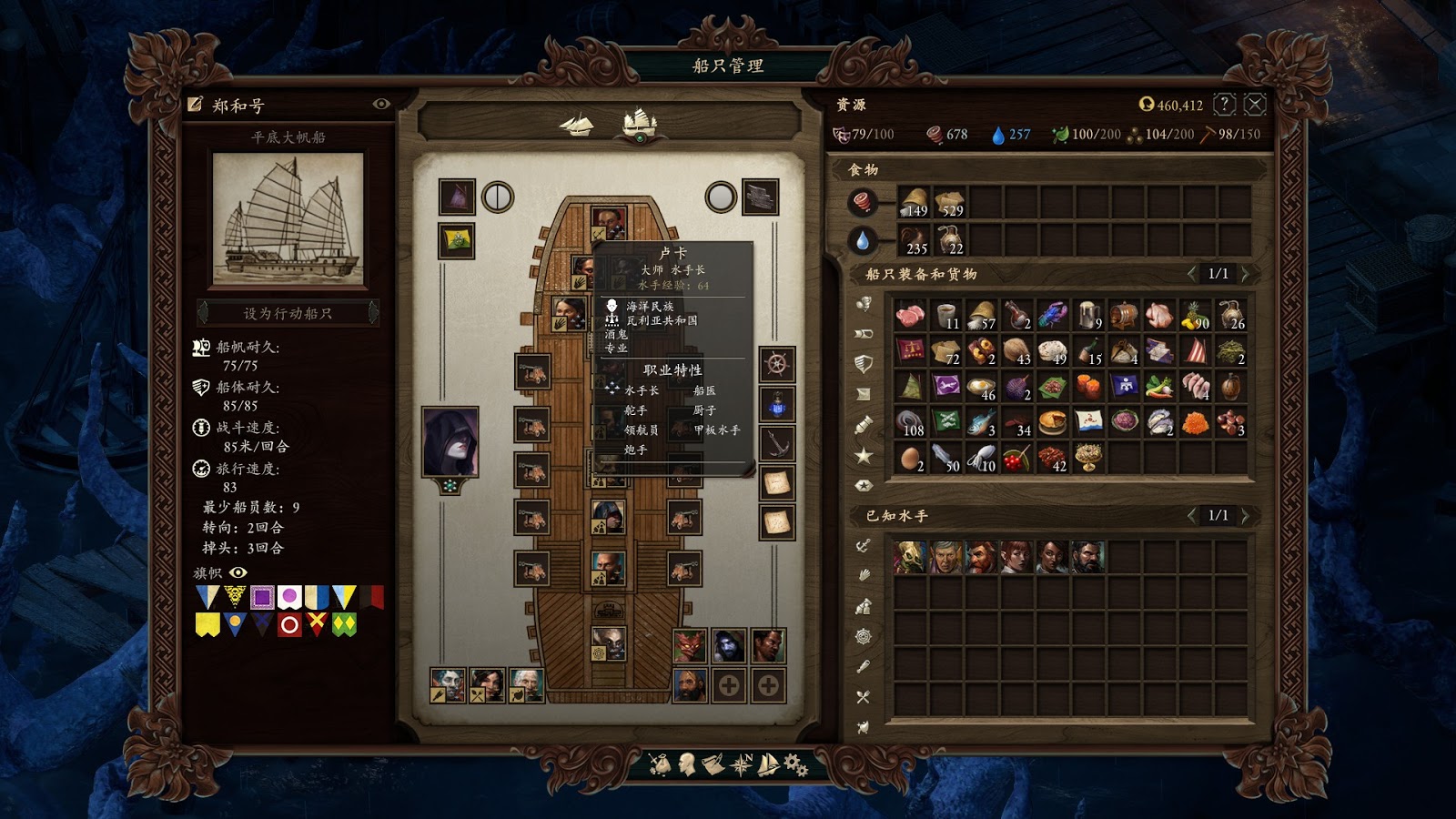Open the question mark help button

coord(1225,105)
